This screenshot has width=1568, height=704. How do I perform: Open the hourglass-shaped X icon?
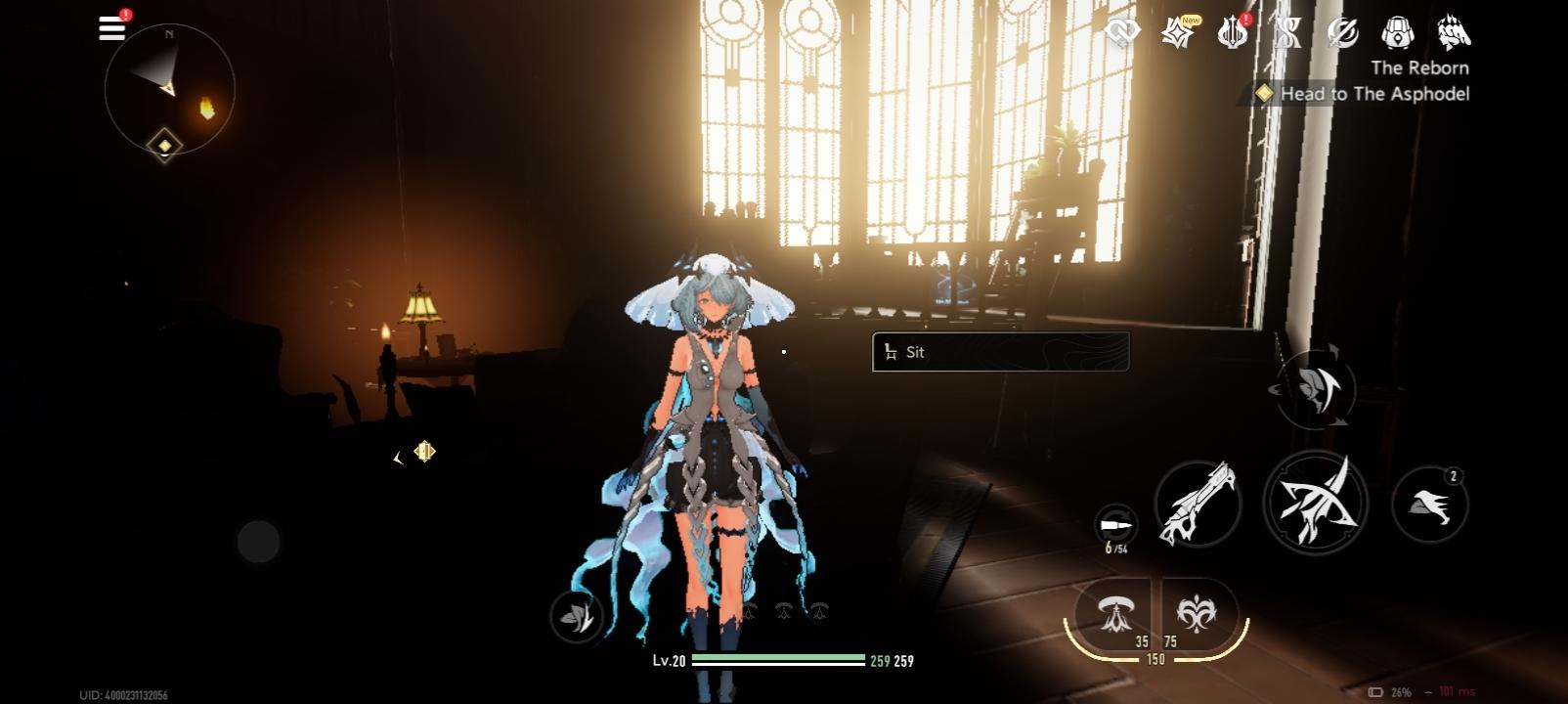1287,33
